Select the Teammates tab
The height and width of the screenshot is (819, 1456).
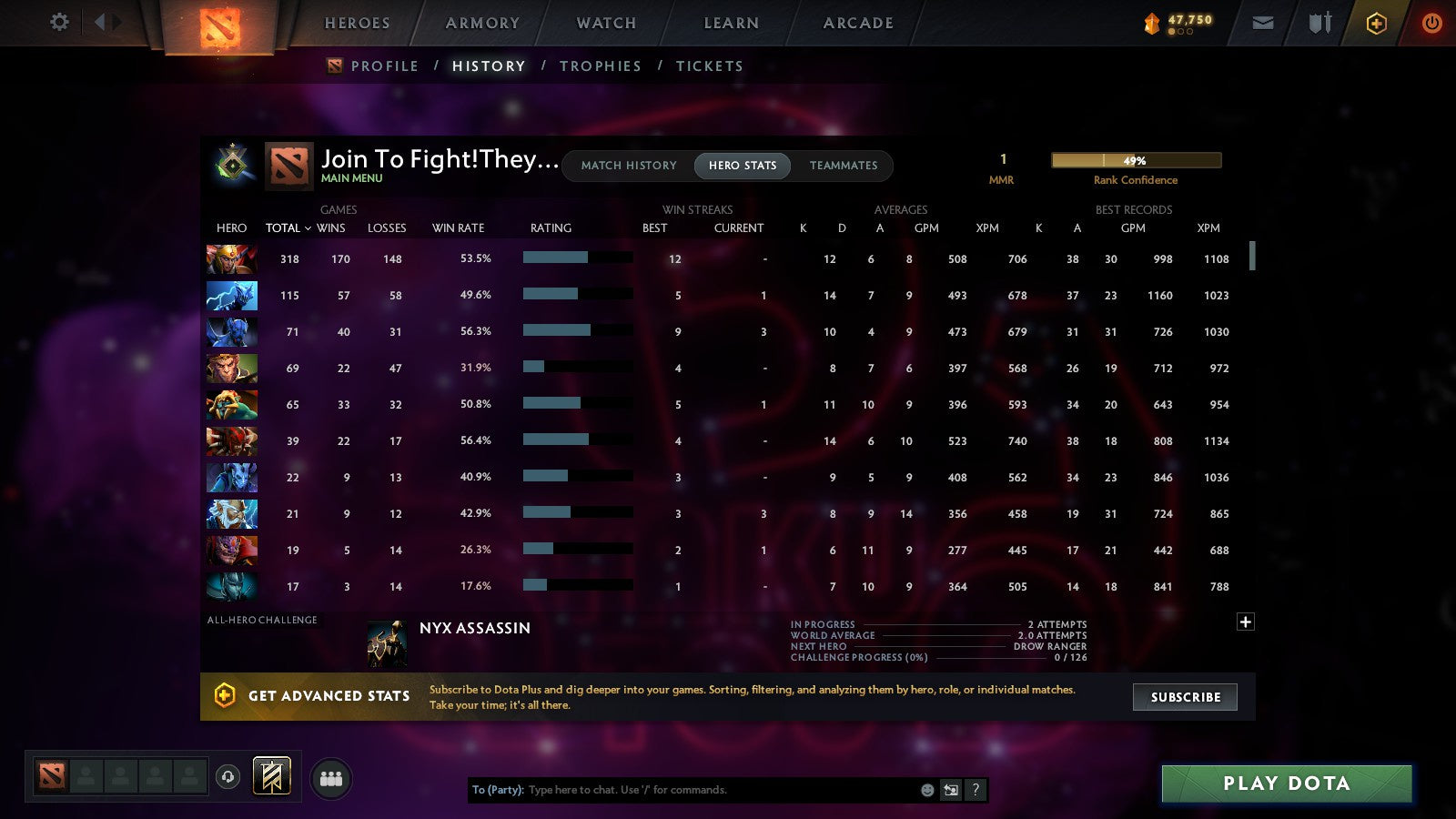(x=844, y=166)
